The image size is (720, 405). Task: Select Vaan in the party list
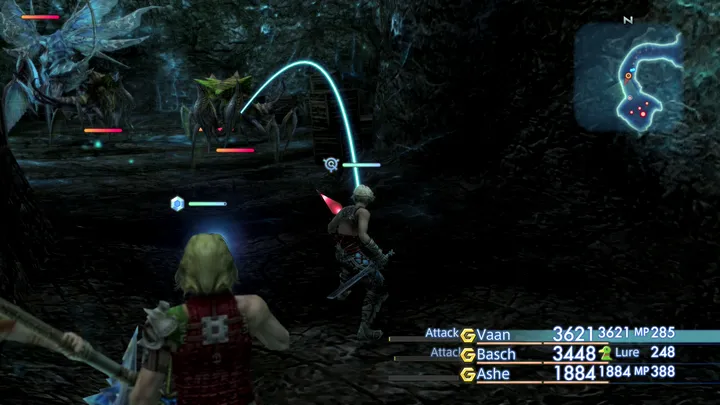point(493,334)
